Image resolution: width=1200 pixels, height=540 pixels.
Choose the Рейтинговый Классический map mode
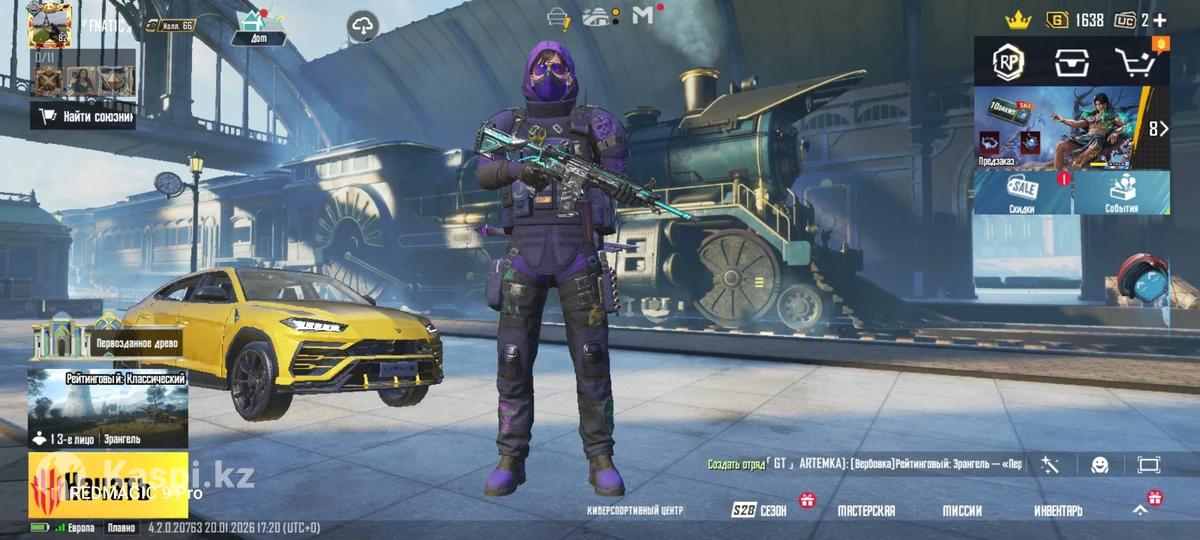click(107, 408)
